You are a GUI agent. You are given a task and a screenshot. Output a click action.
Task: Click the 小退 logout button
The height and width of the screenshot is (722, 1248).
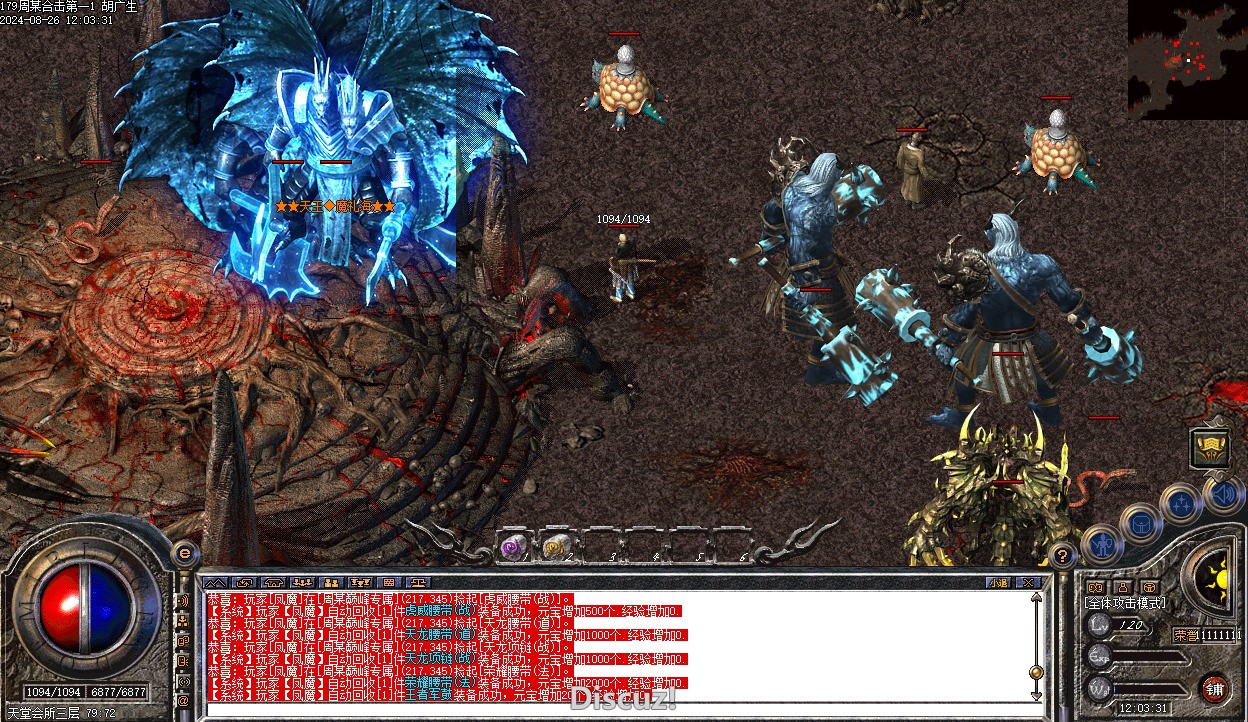pyautogui.click(x=997, y=582)
